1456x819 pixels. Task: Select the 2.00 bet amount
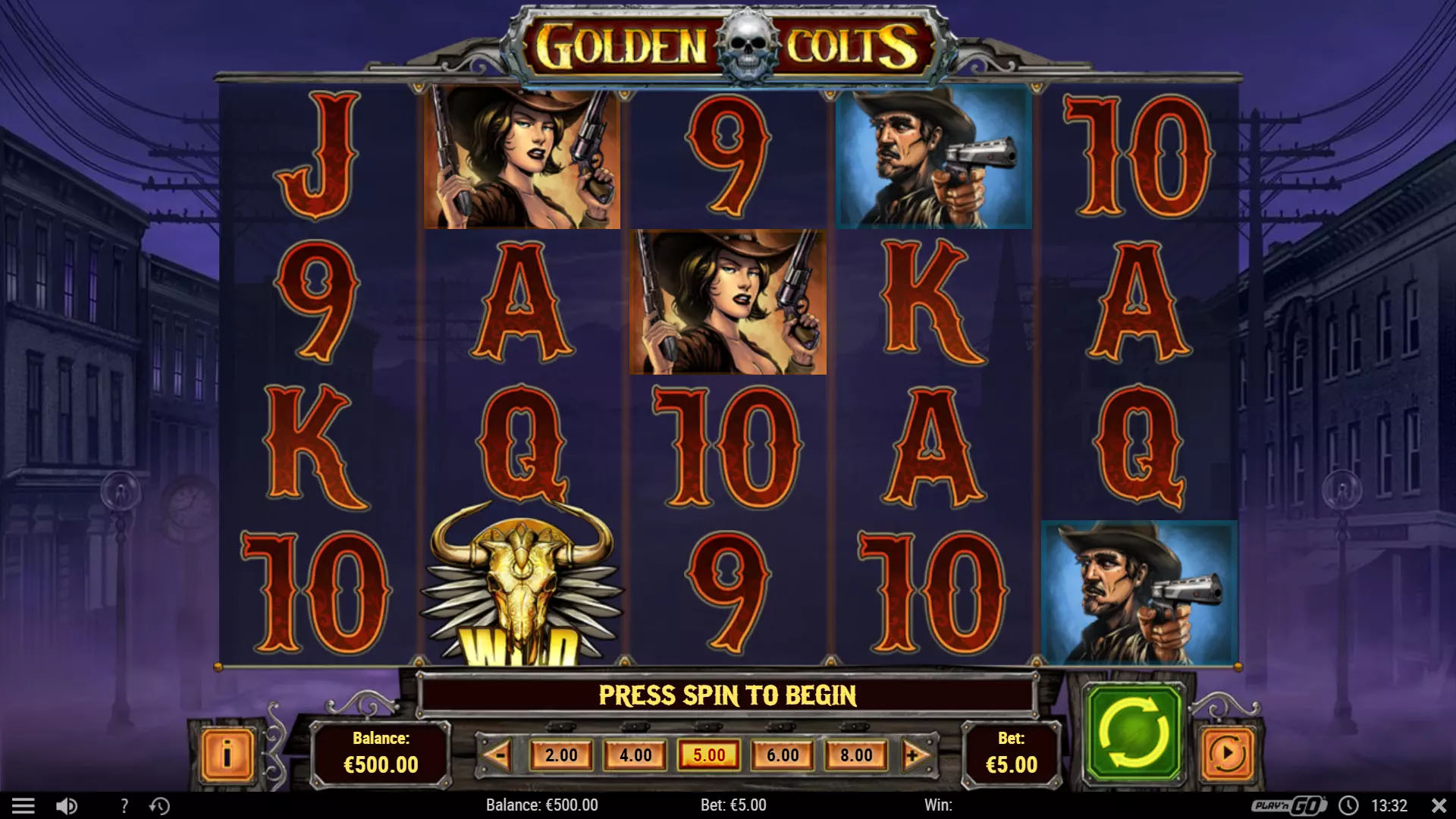coord(561,755)
